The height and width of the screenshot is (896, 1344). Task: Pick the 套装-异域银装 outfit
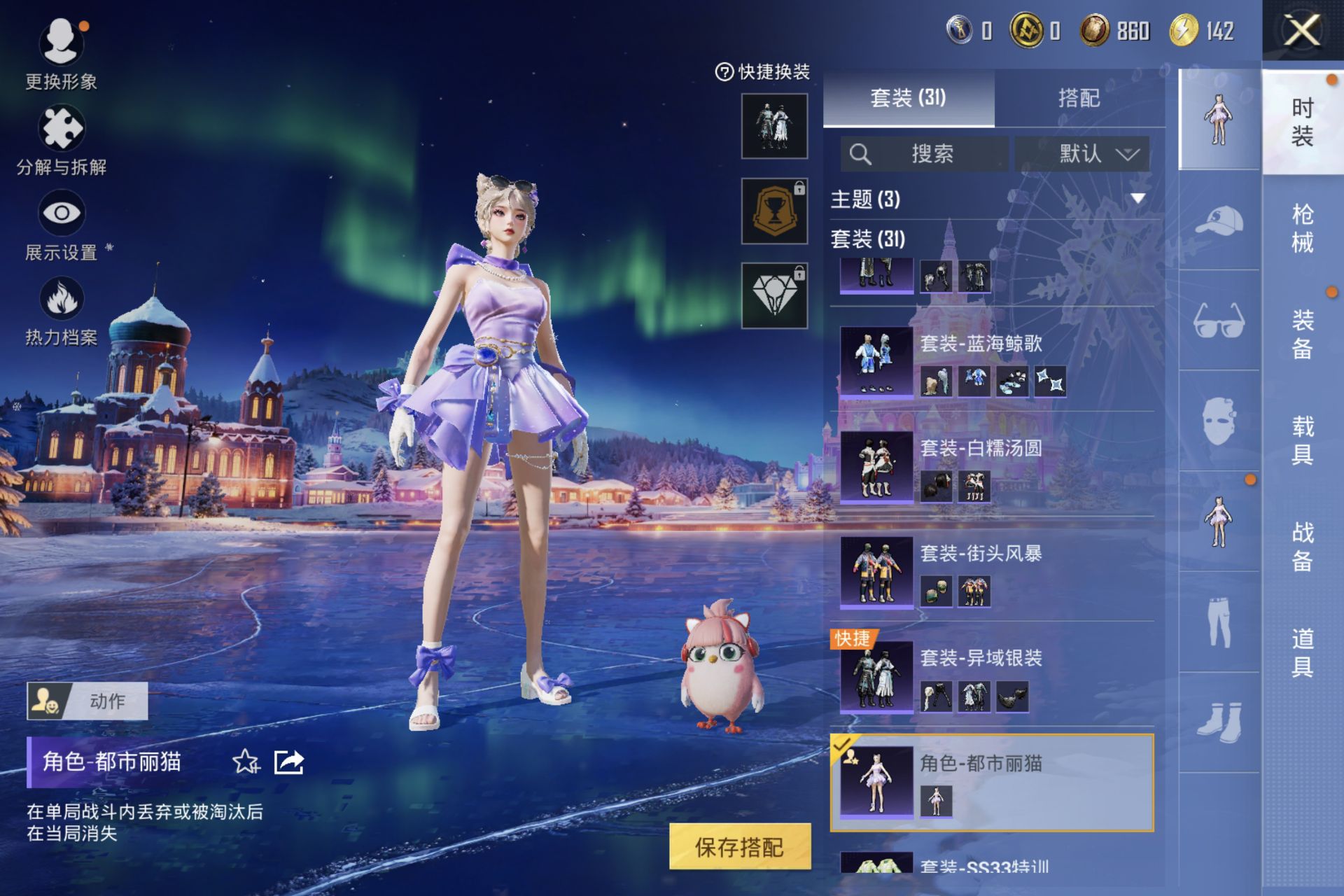(x=994, y=677)
